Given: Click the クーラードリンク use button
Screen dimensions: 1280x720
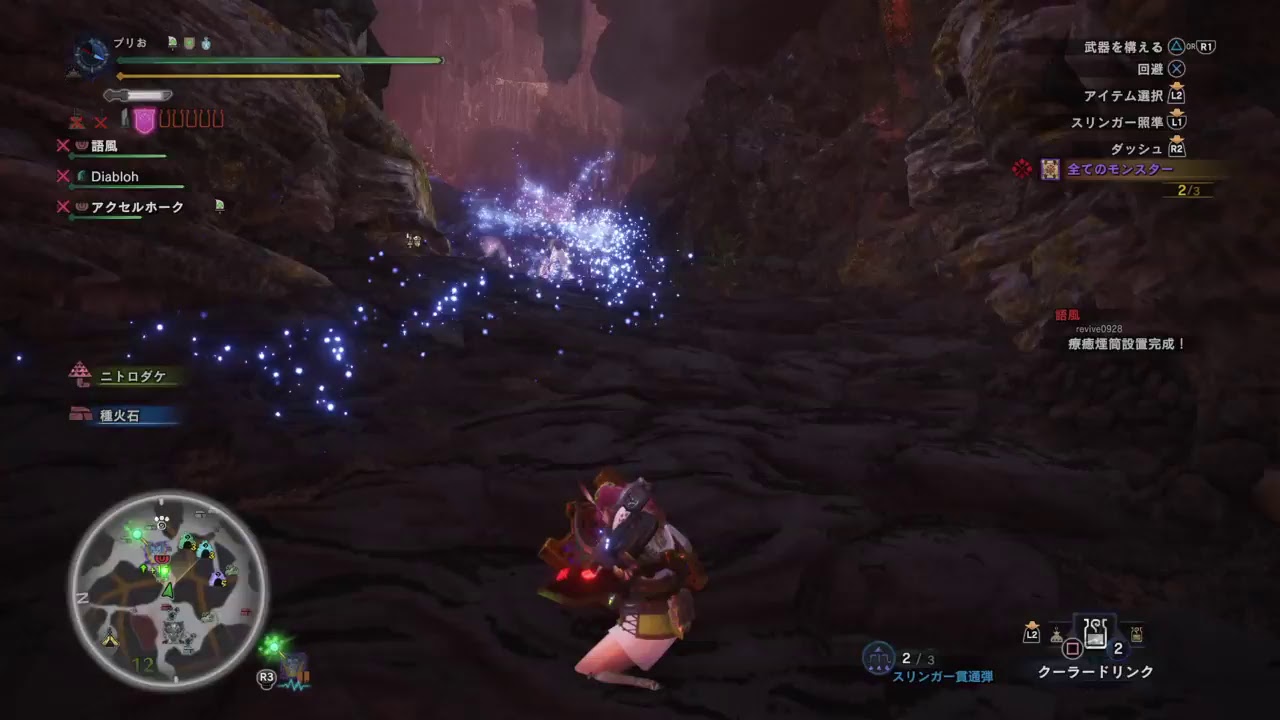Looking at the screenshot, I should [1073, 647].
